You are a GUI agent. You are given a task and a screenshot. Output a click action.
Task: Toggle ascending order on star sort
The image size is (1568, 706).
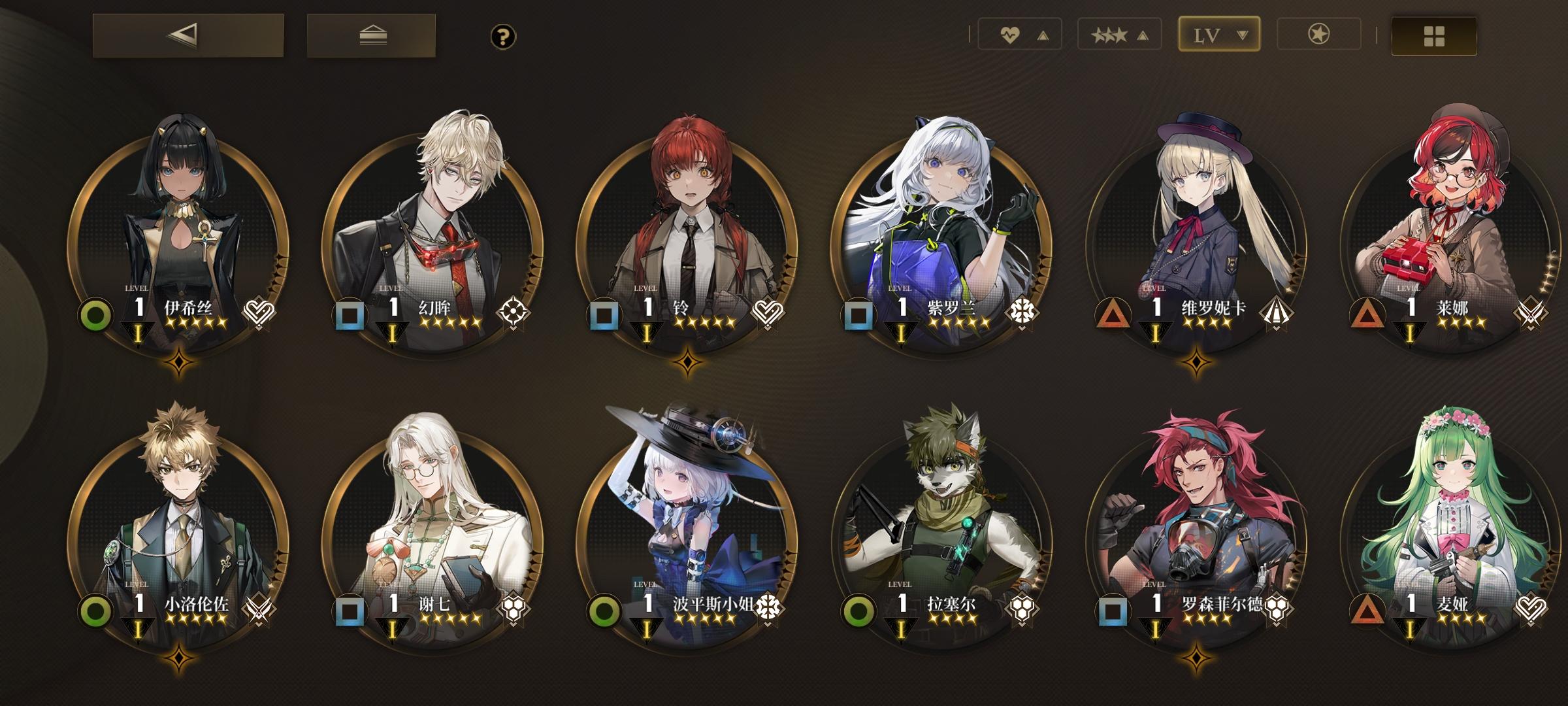(x=1141, y=35)
